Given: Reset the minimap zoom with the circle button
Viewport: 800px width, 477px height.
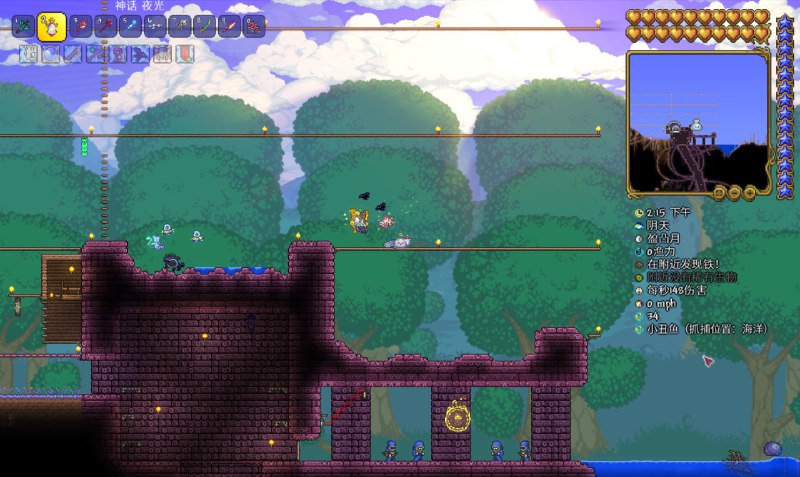Looking at the screenshot, I should point(718,191).
